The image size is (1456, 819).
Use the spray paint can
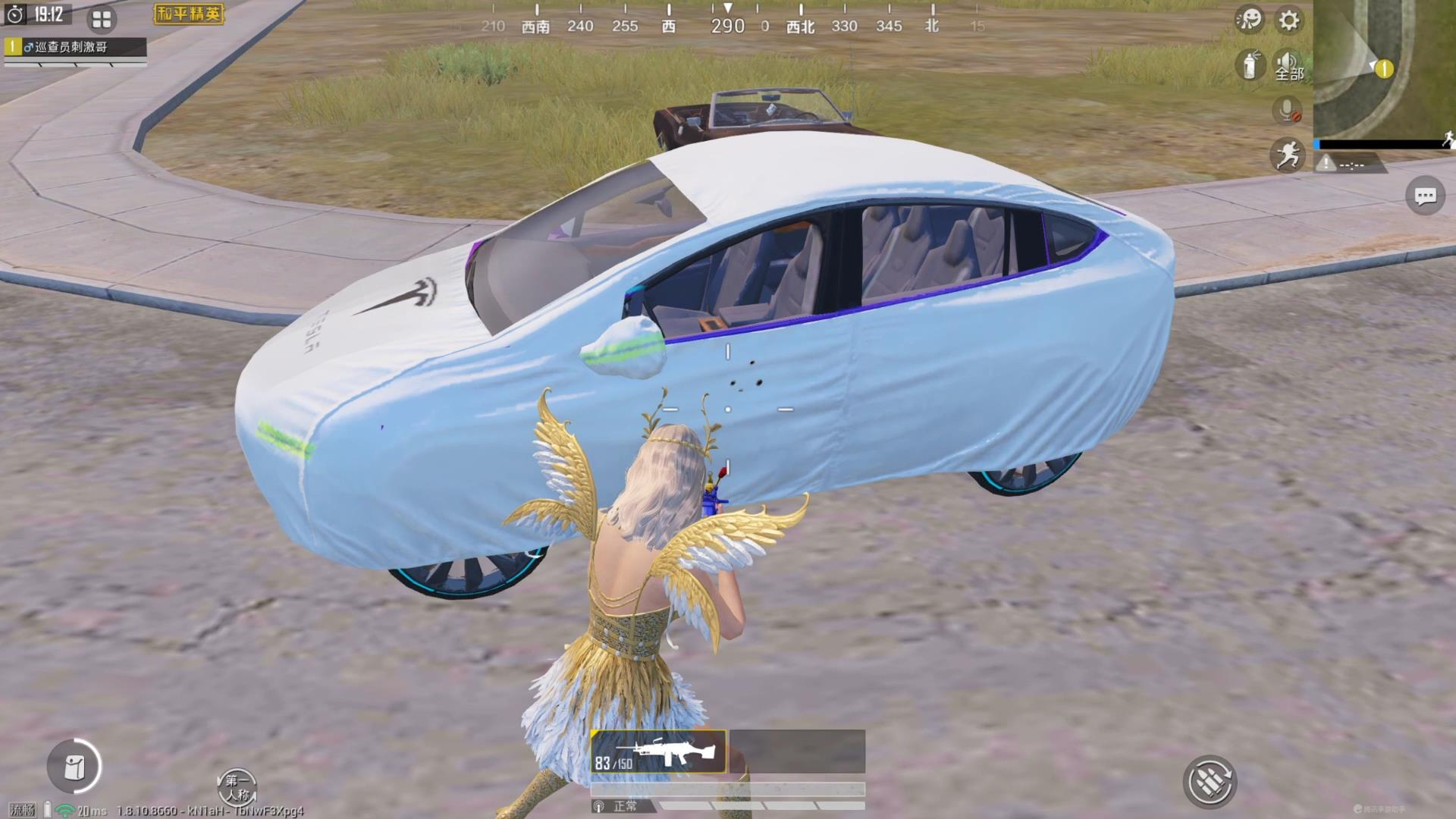pos(1249,64)
